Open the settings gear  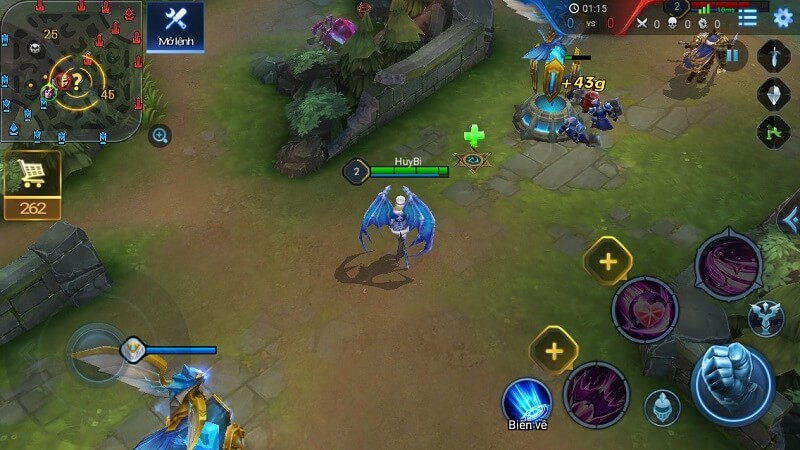tap(783, 17)
